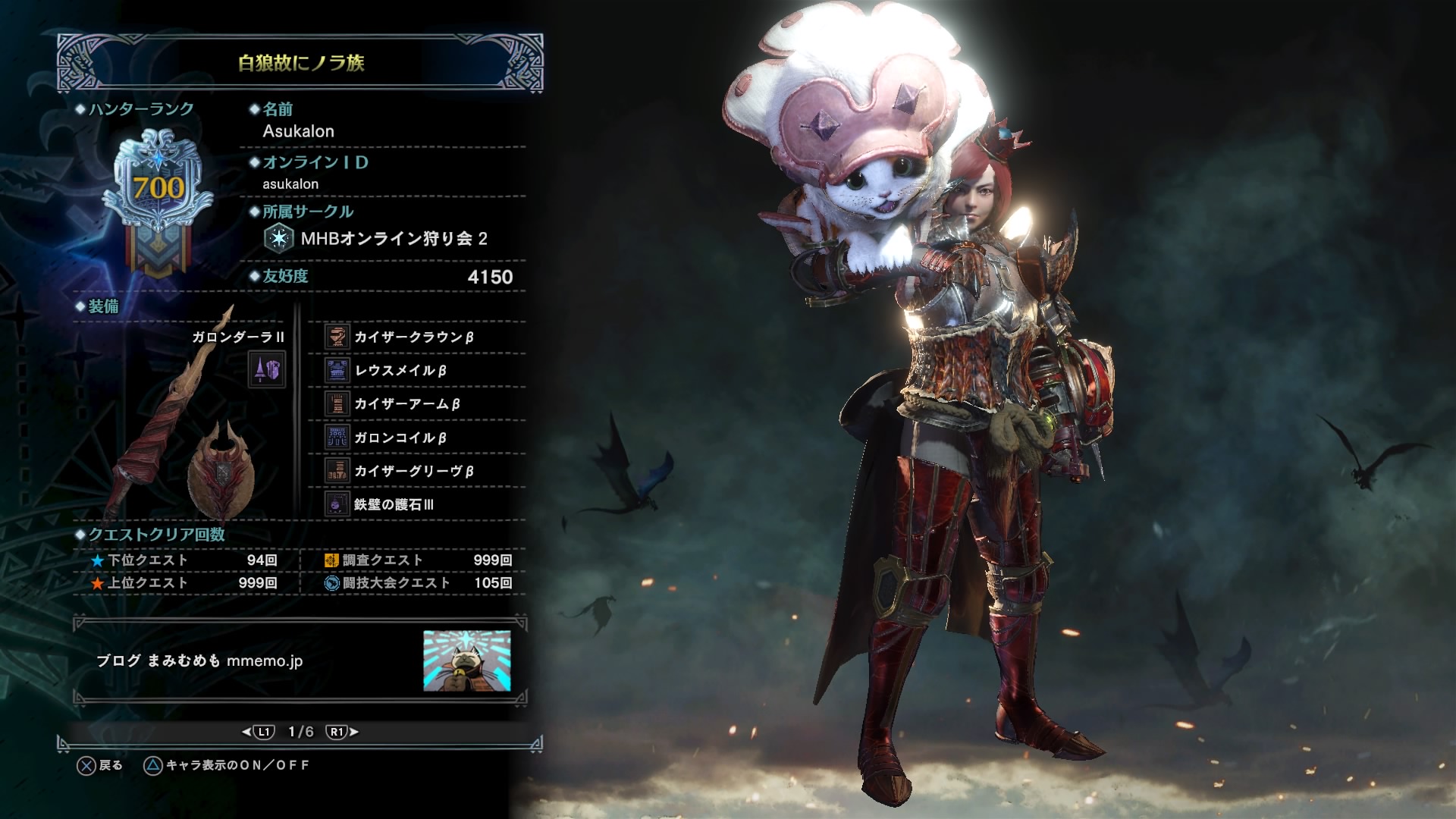Click the ガロンダーラII lance weapon type icon
Viewport: 1456px width, 819px height.
point(267,369)
